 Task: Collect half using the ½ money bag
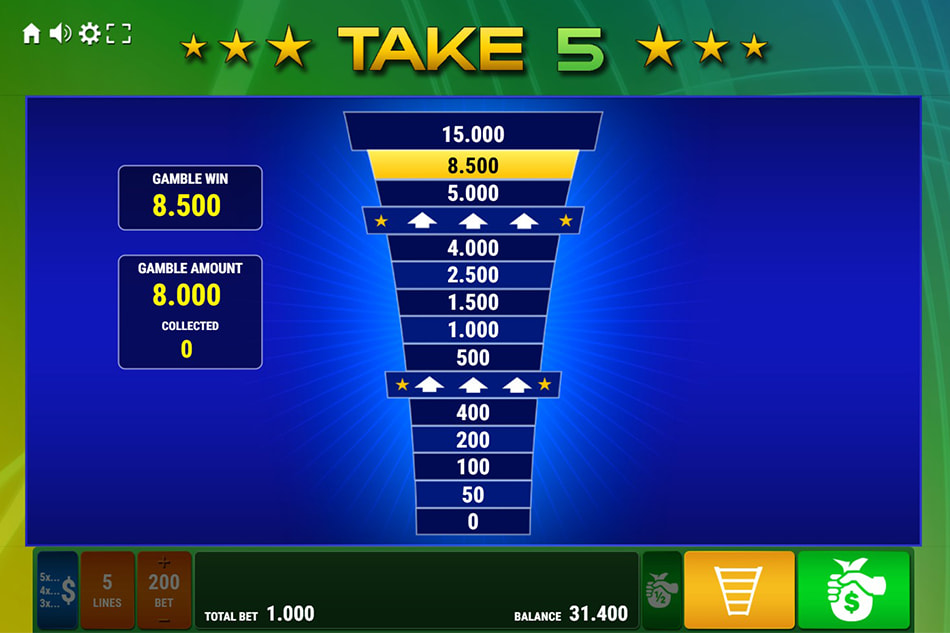(661, 590)
